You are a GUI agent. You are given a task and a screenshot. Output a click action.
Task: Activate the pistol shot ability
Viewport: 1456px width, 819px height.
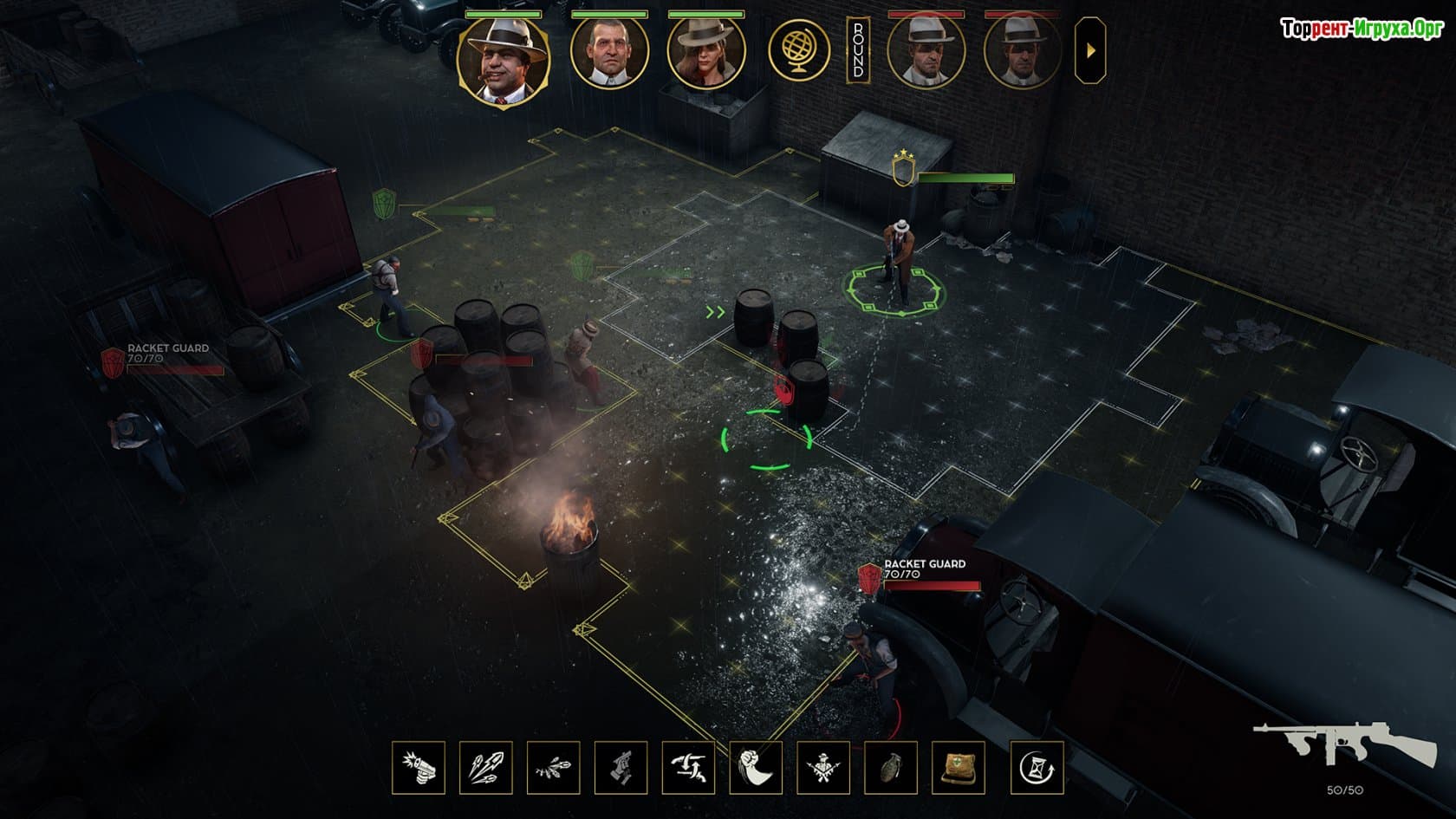tap(419, 768)
